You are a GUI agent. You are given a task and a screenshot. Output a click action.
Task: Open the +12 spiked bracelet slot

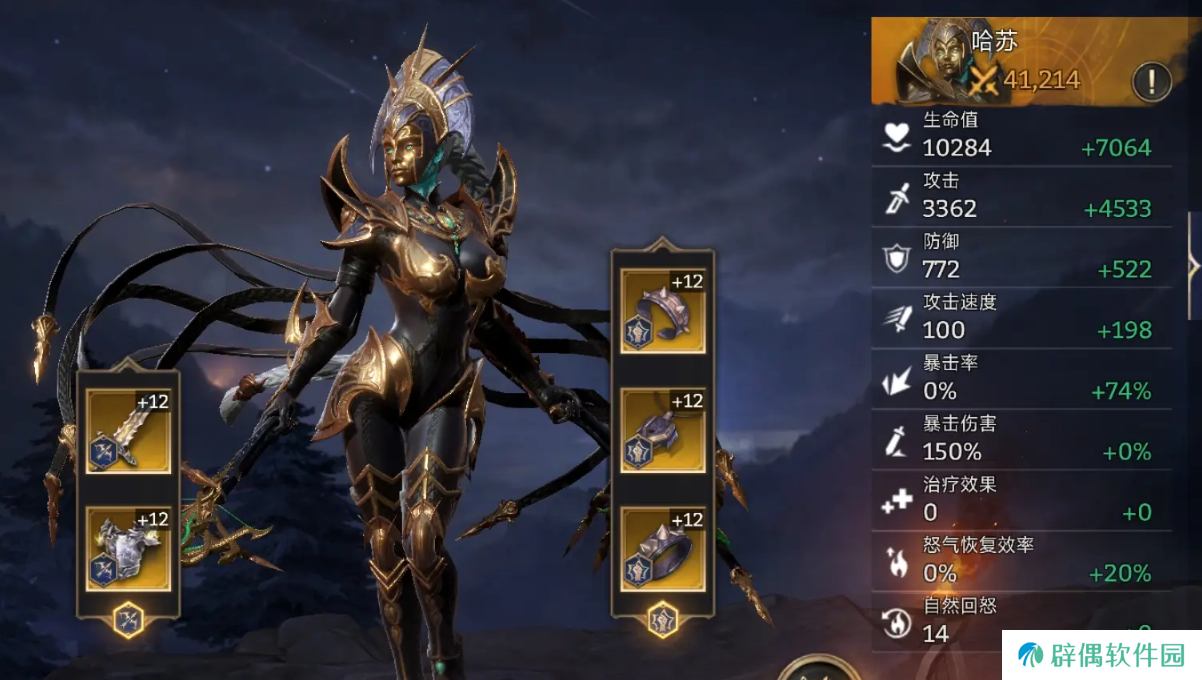click(x=662, y=310)
